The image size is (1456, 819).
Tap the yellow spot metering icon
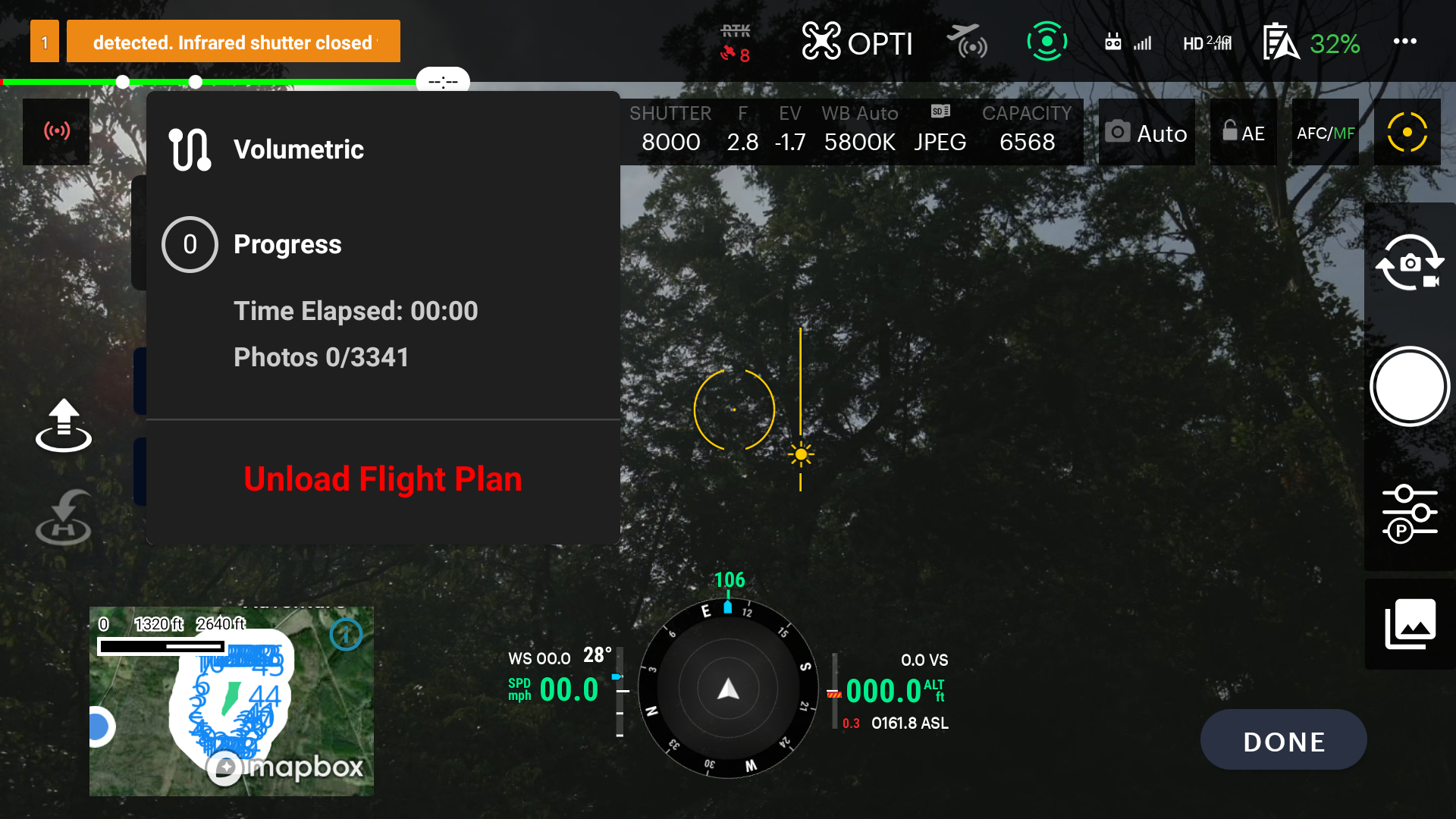tap(1407, 131)
